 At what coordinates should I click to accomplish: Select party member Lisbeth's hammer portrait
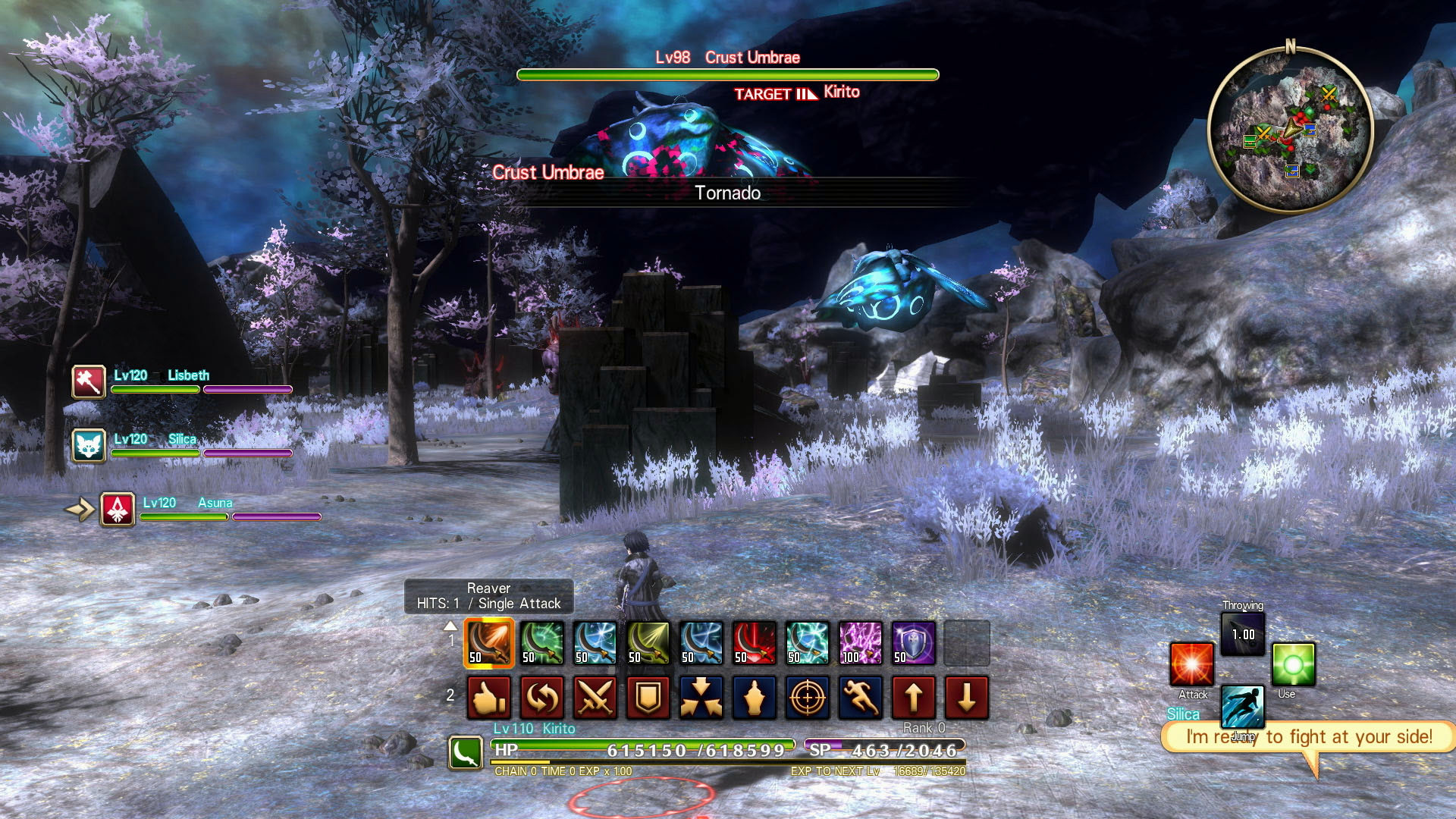click(x=89, y=381)
